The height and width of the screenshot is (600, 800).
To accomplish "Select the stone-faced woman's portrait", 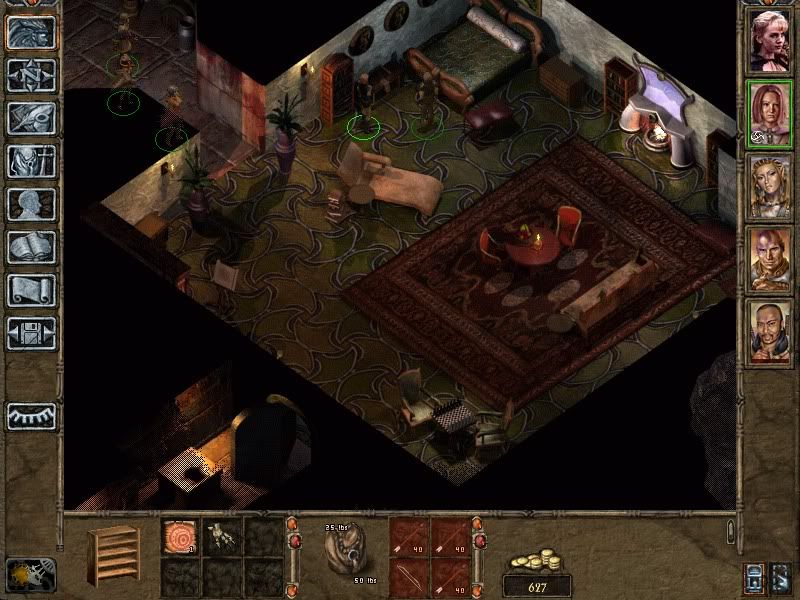I will (769, 186).
